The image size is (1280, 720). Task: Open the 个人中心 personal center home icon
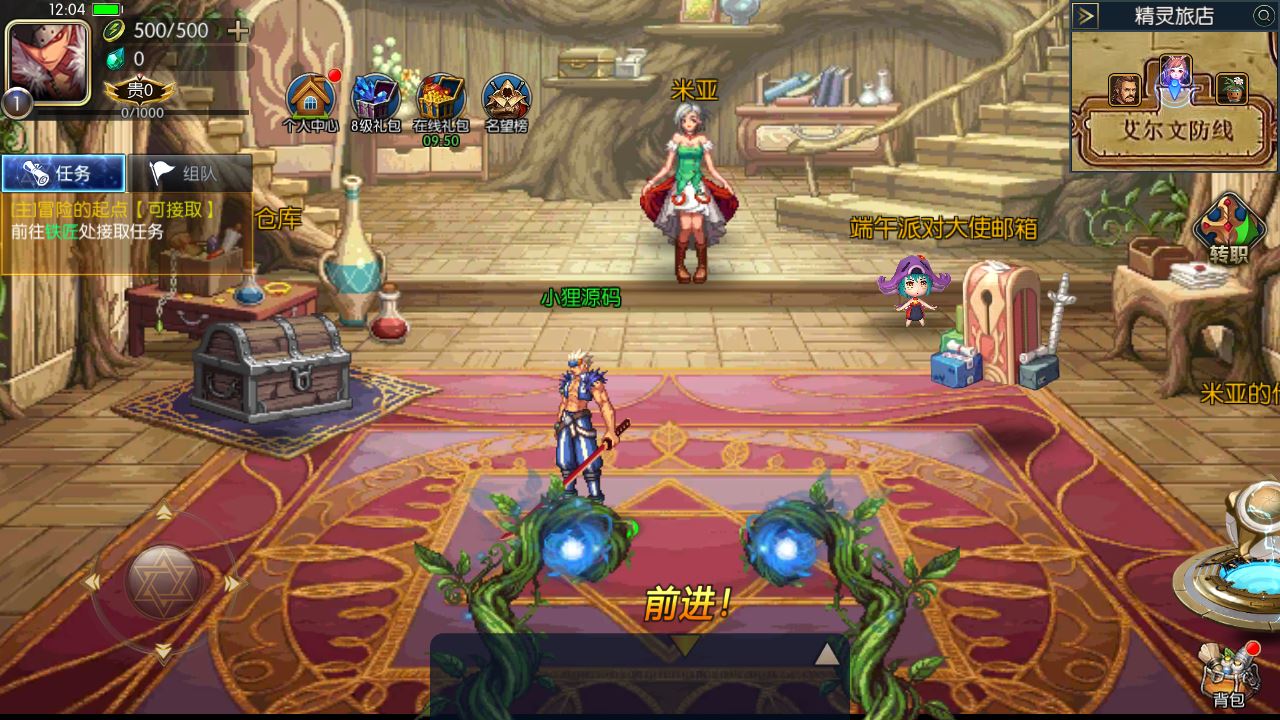pyautogui.click(x=311, y=95)
